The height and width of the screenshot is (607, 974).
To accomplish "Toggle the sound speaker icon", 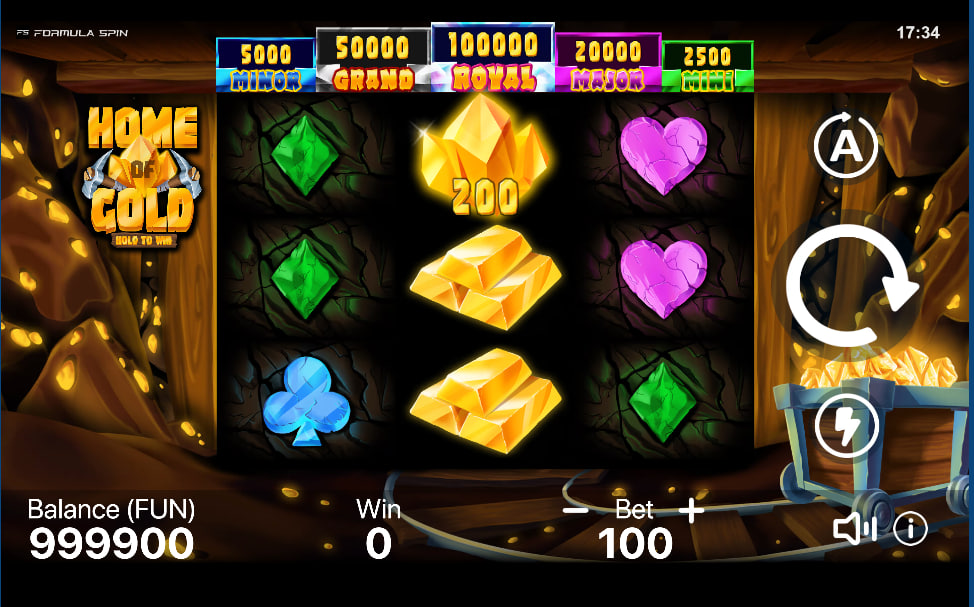I will click(853, 529).
